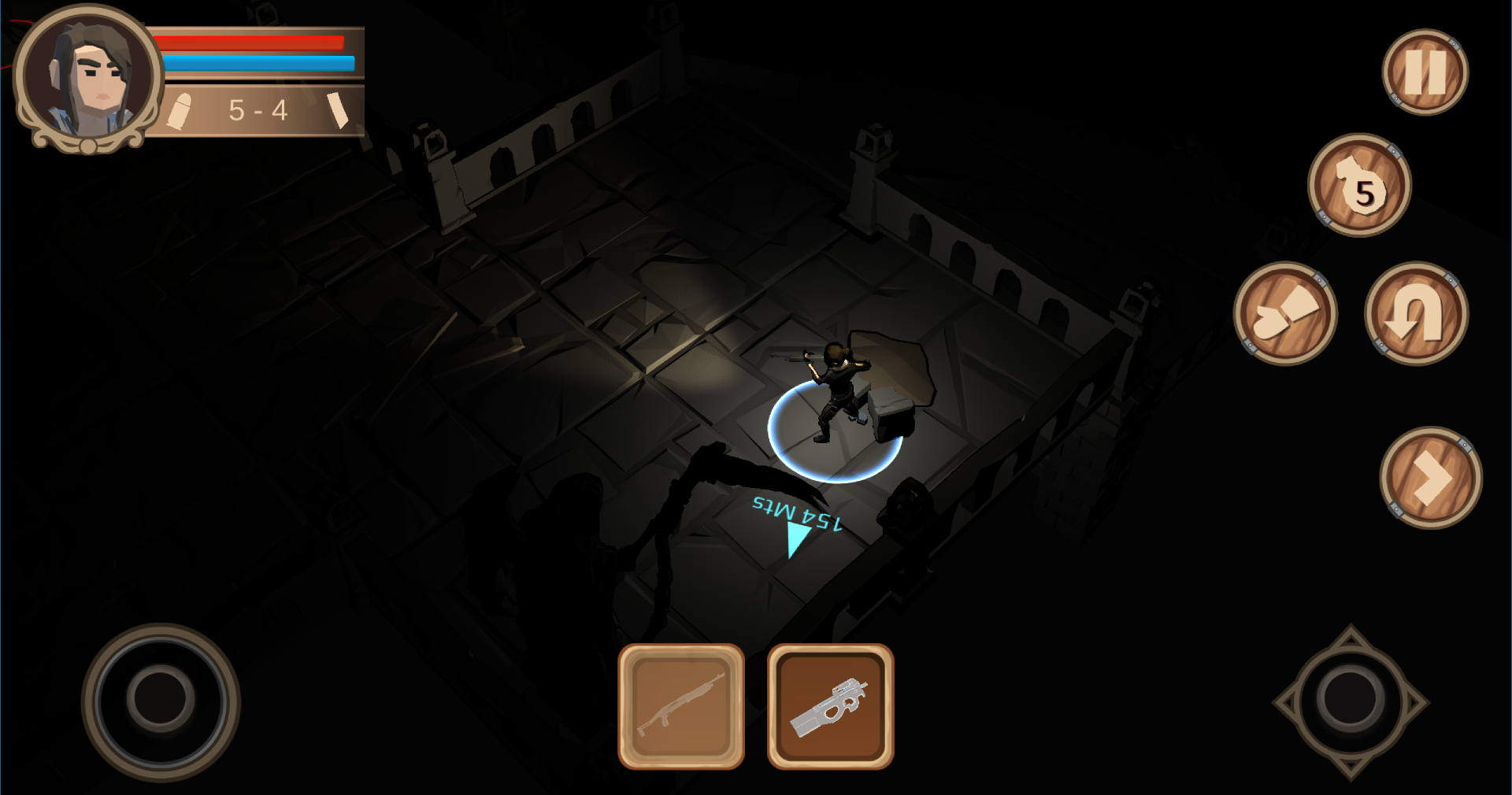Toggle pause on the game
The height and width of the screenshot is (795, 1512).
click(x=1425, y=71)
